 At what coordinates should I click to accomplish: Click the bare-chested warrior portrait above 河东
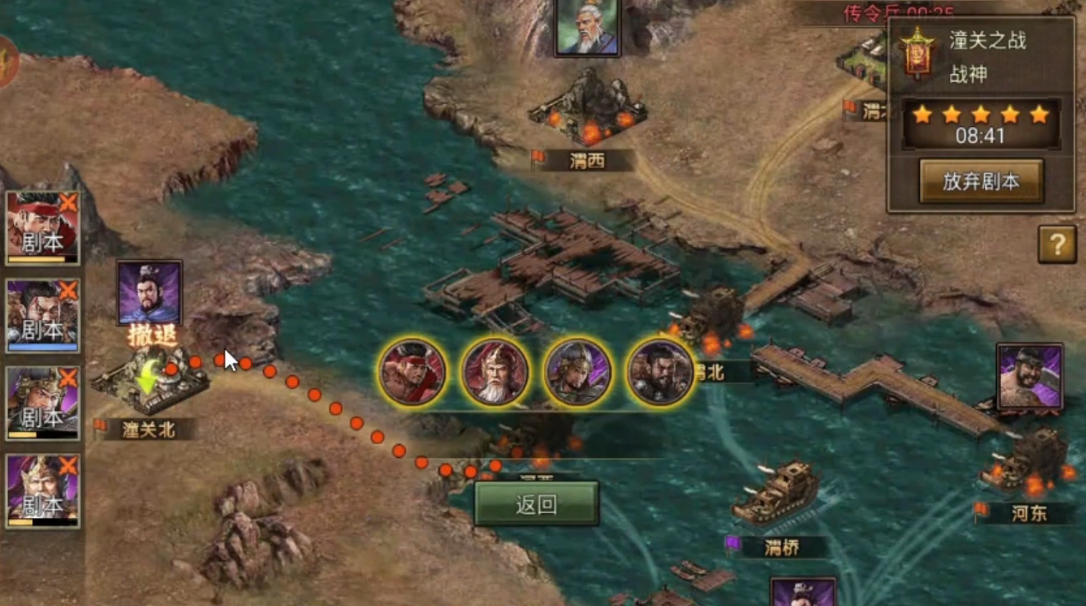[x=1029, y=377]
